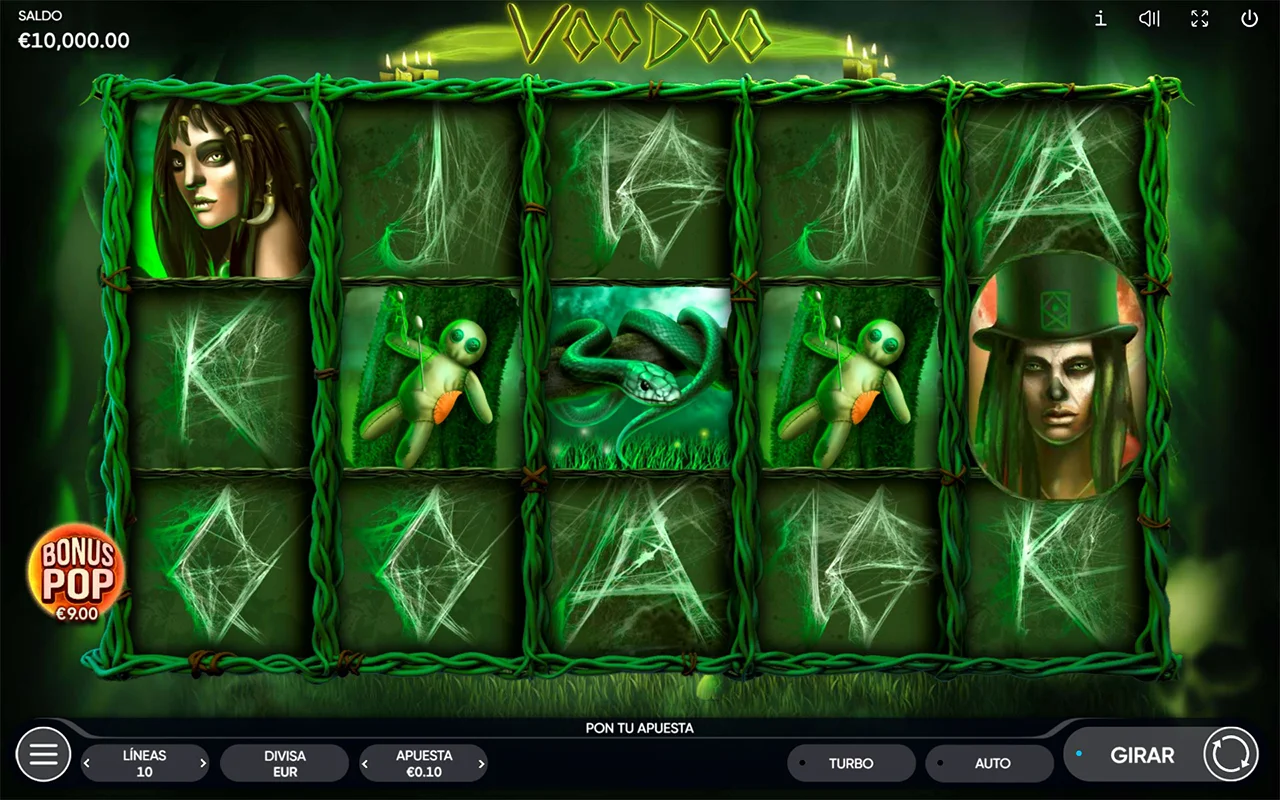Enable Auto spin
This screenshot has height=800, width=1280.
(990, 763)
